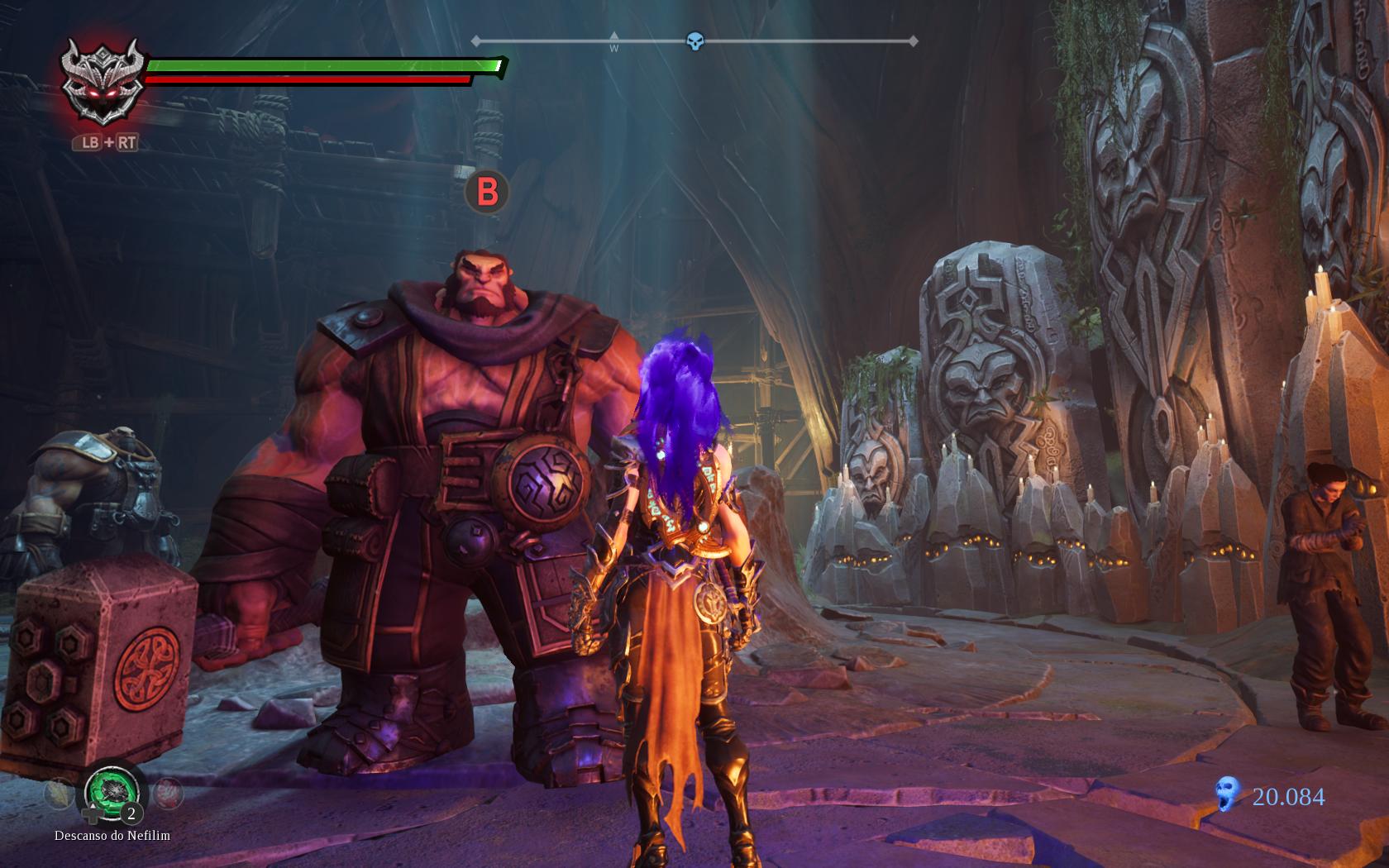Select the equipped Descanso do Nefilim item icon

[112, 793]
